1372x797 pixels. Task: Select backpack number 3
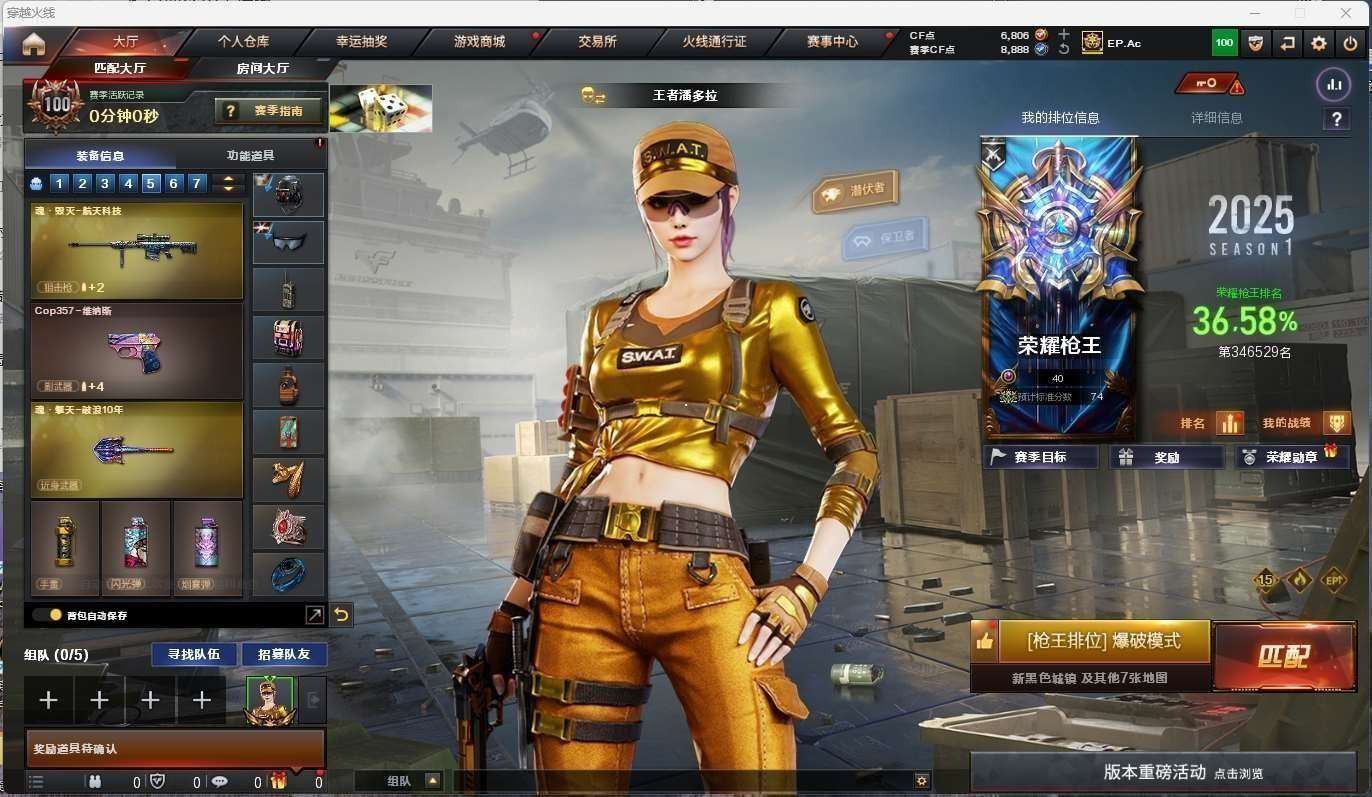105,183
